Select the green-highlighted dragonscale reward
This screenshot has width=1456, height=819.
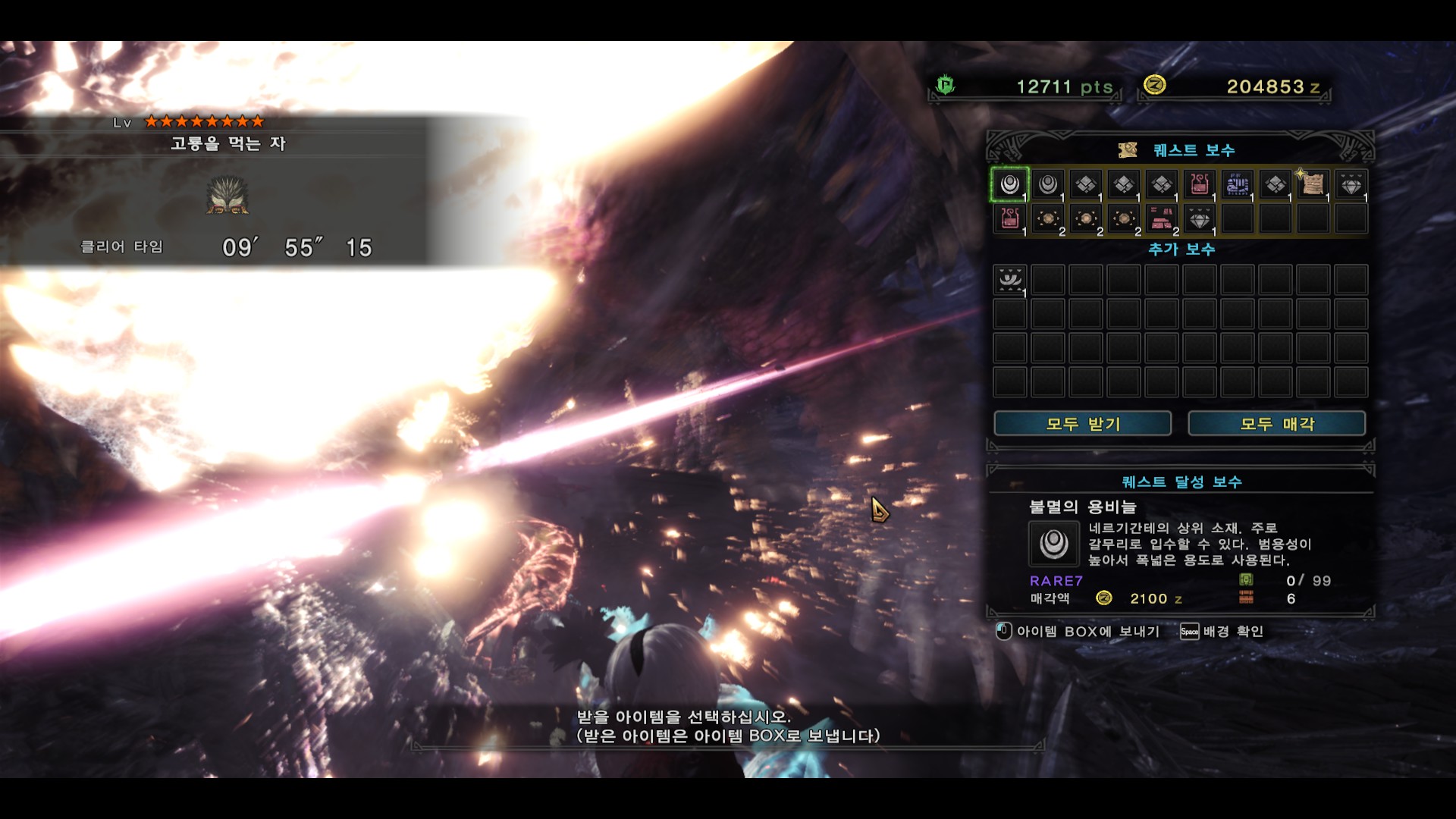click(1009, 184)
